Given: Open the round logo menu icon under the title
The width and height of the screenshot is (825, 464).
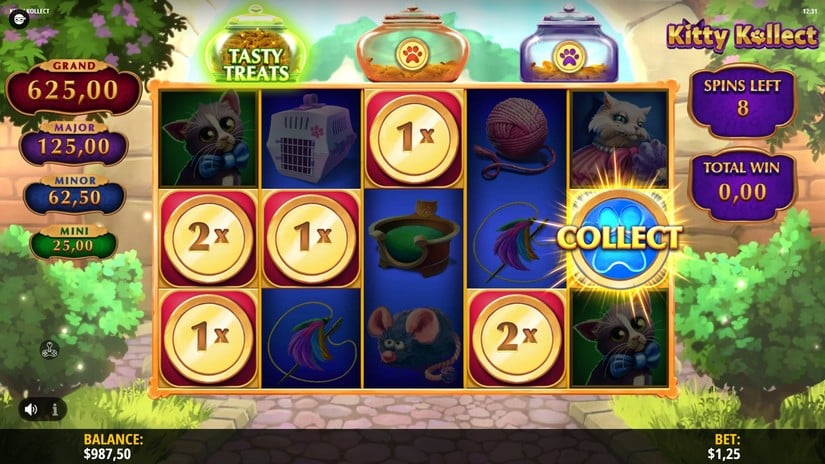Looking at the screenshot, I should coord(18,19).
